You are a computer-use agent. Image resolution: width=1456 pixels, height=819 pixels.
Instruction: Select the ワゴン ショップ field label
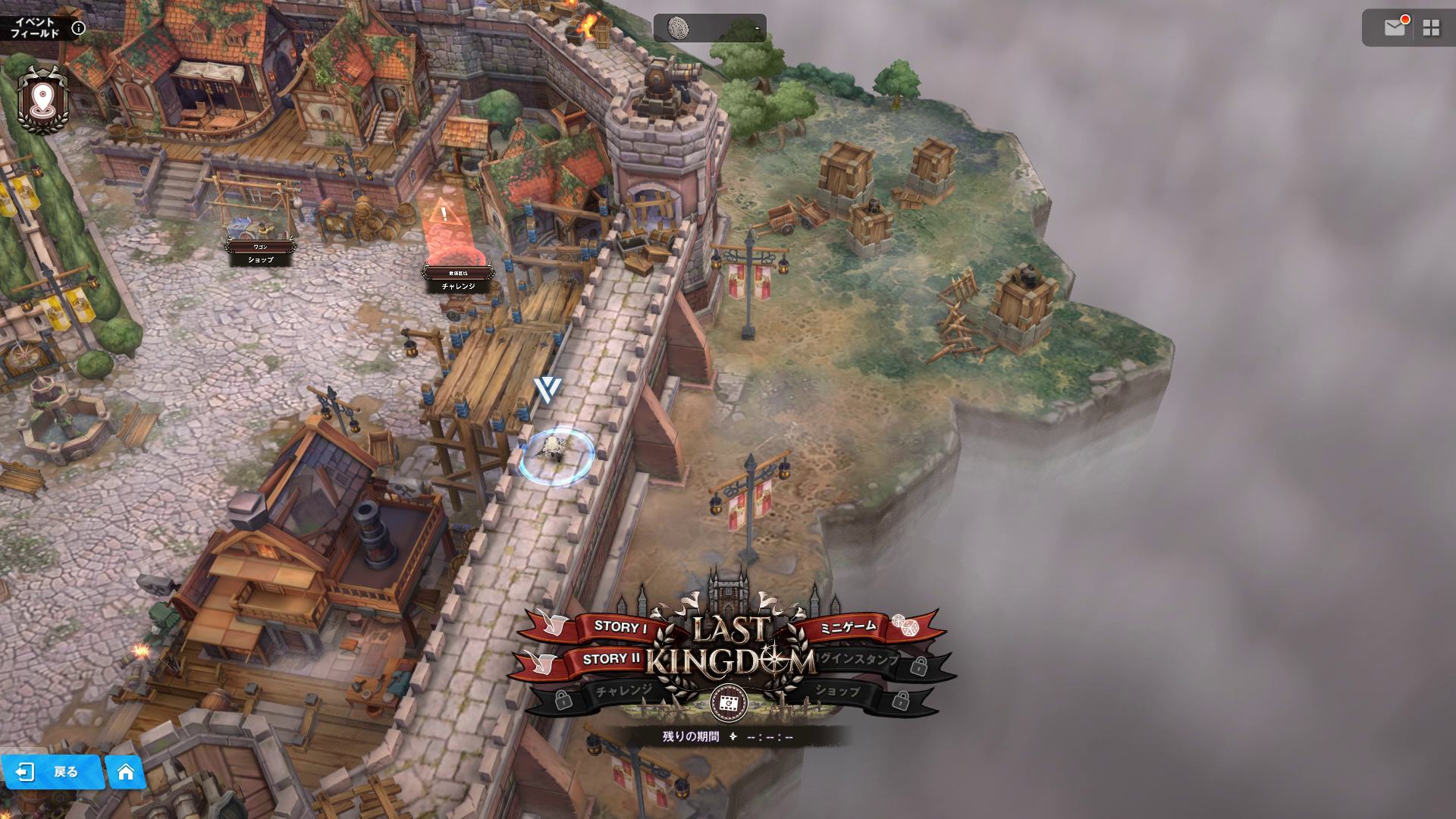click(x=260, y=253)
